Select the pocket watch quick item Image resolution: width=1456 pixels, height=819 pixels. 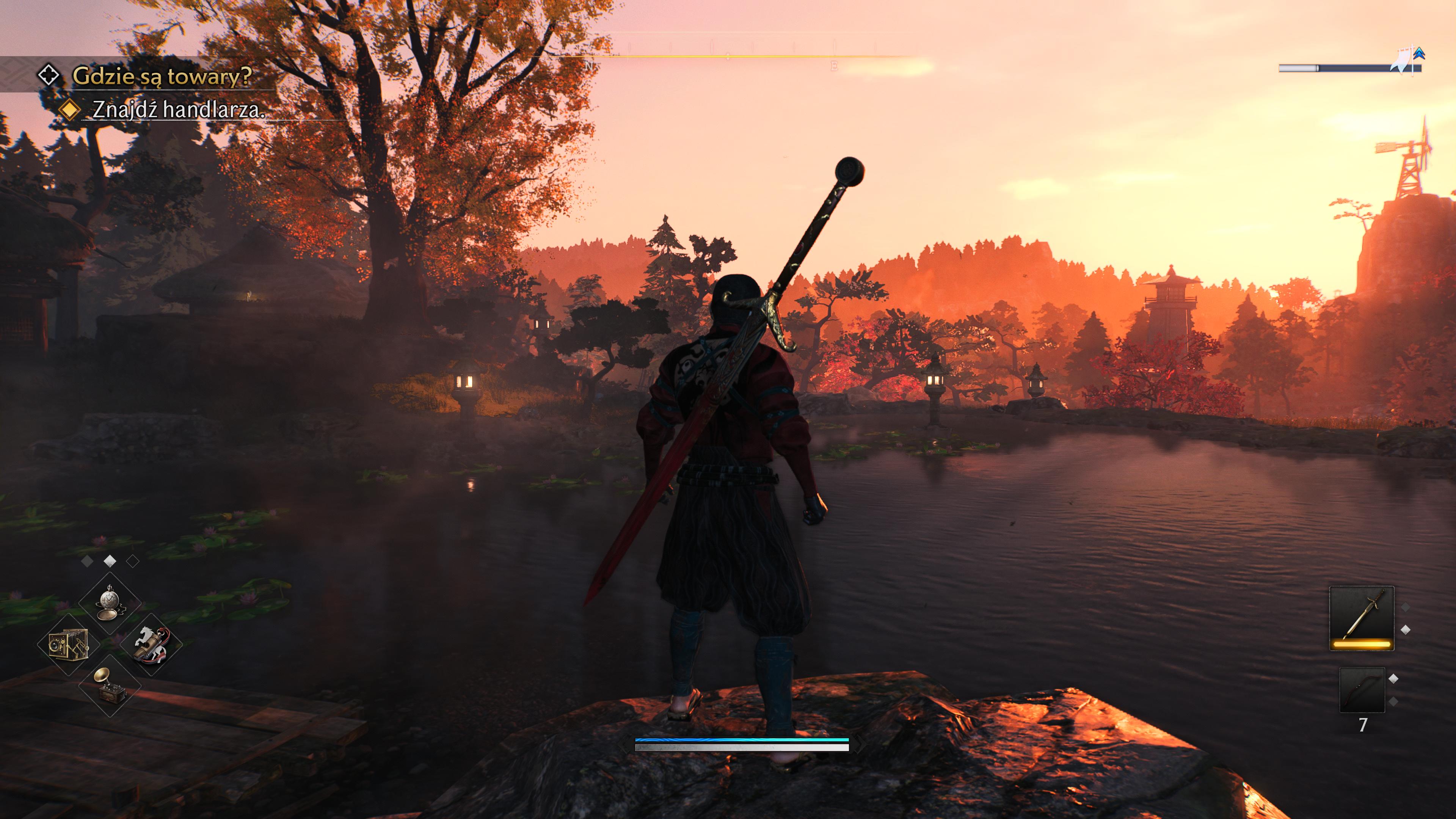(x=110, y=602)
